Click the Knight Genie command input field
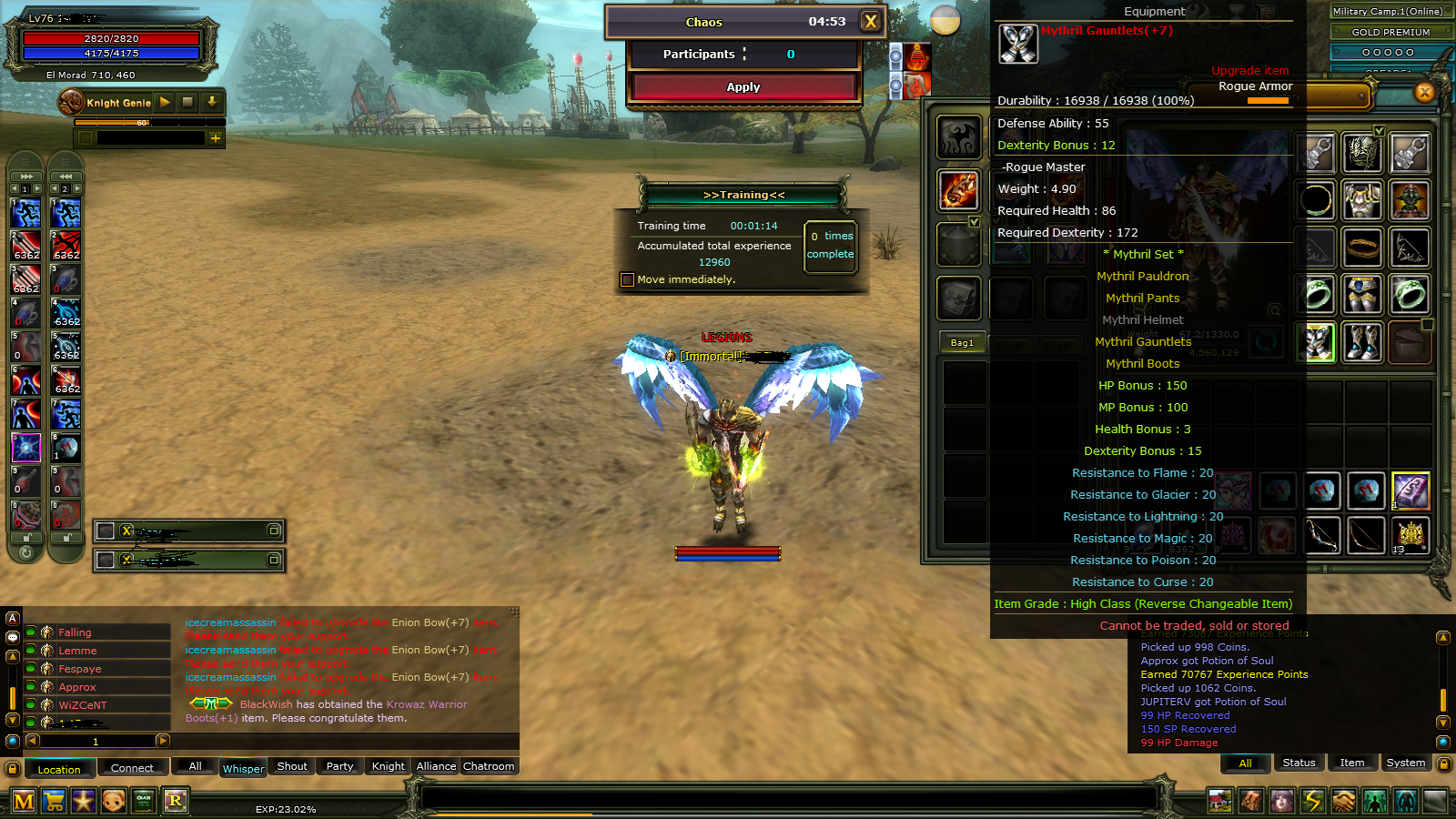Viewport: 1456px width, 819px height. [x=152, y=137]
